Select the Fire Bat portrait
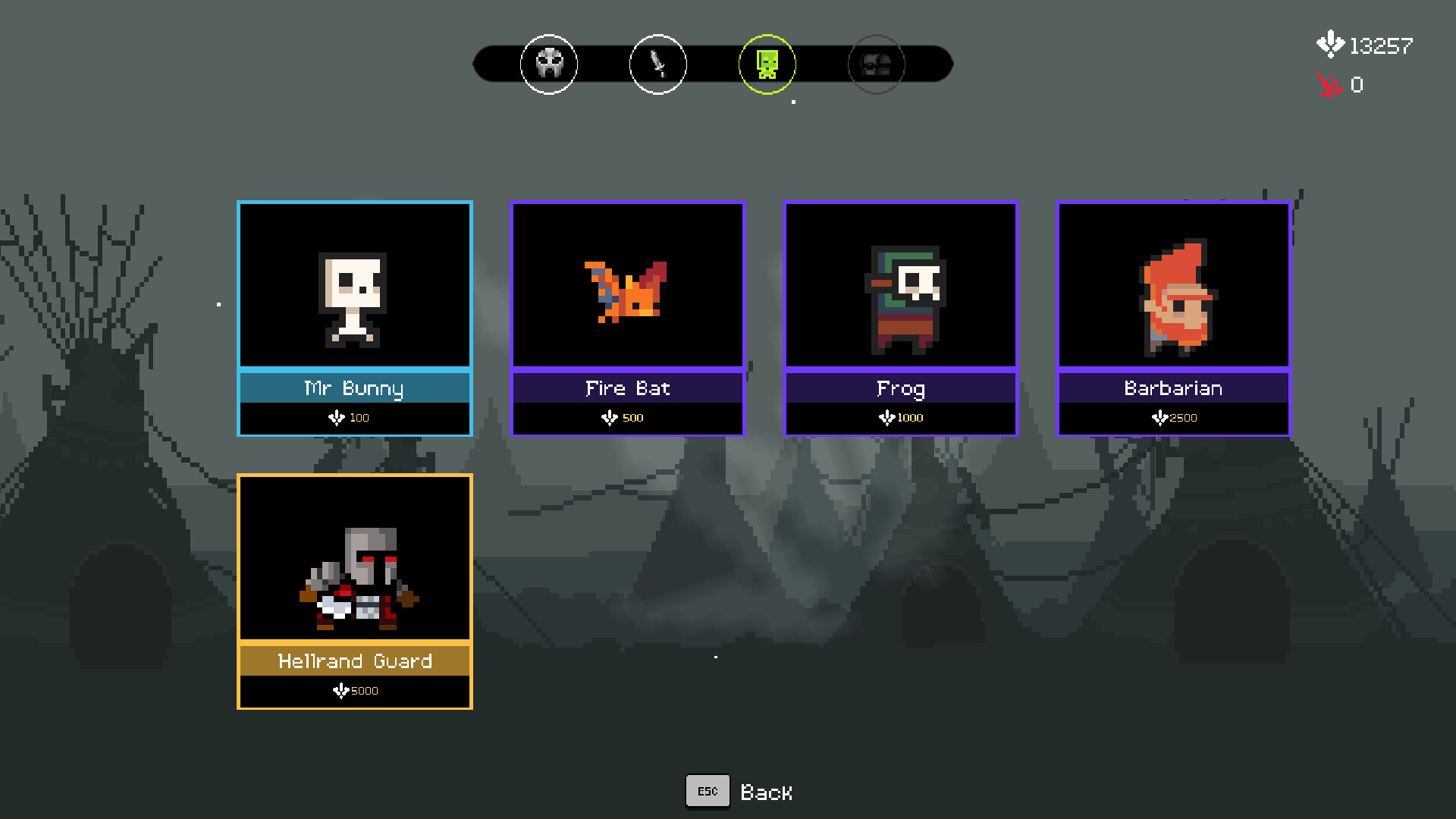Viewport: 1456px width, 819px height. coord(627,285)
